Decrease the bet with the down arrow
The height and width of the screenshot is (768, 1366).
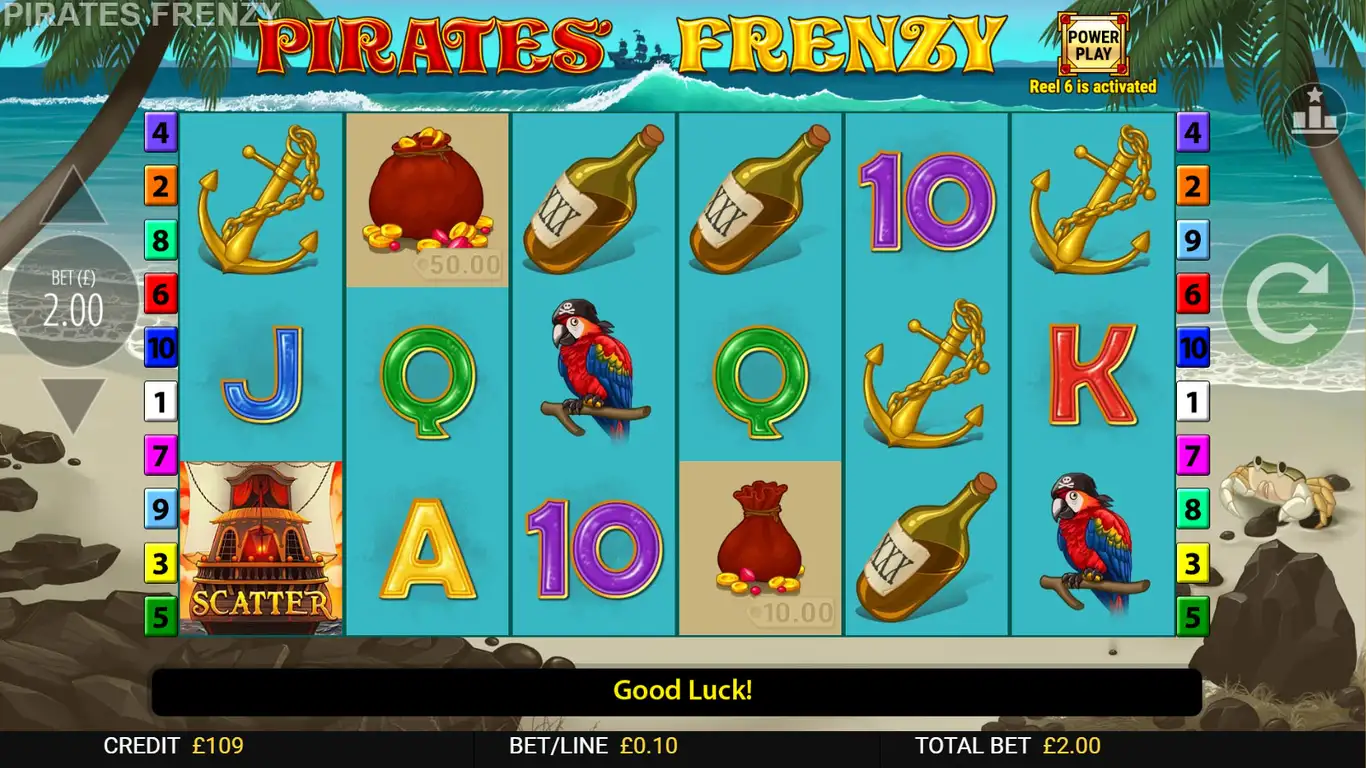tap(72, 402)
